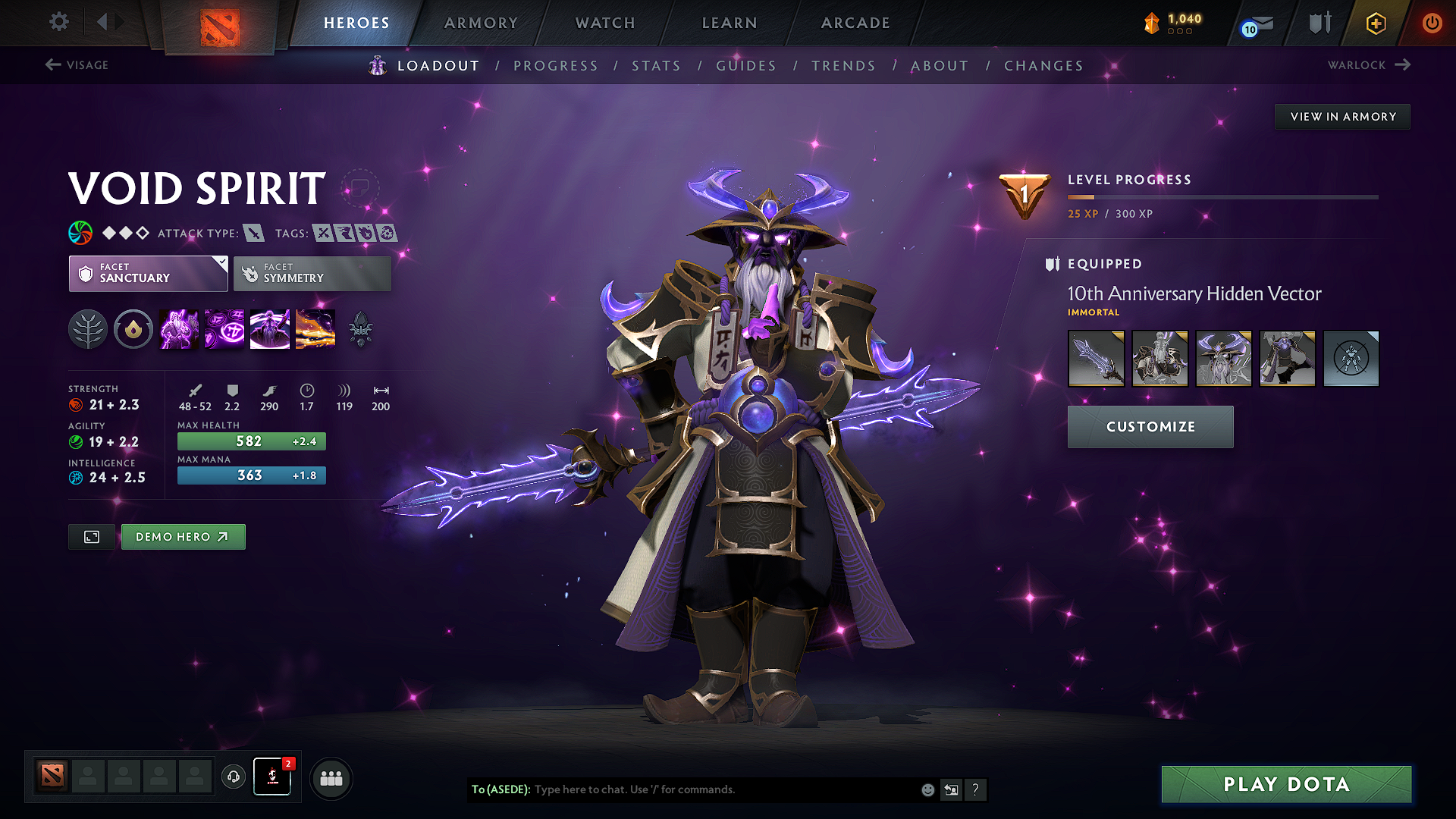Screen dimensions: 1456x819
Task: Toggle the full body portrait view button
Action: [x=91, y=537]
